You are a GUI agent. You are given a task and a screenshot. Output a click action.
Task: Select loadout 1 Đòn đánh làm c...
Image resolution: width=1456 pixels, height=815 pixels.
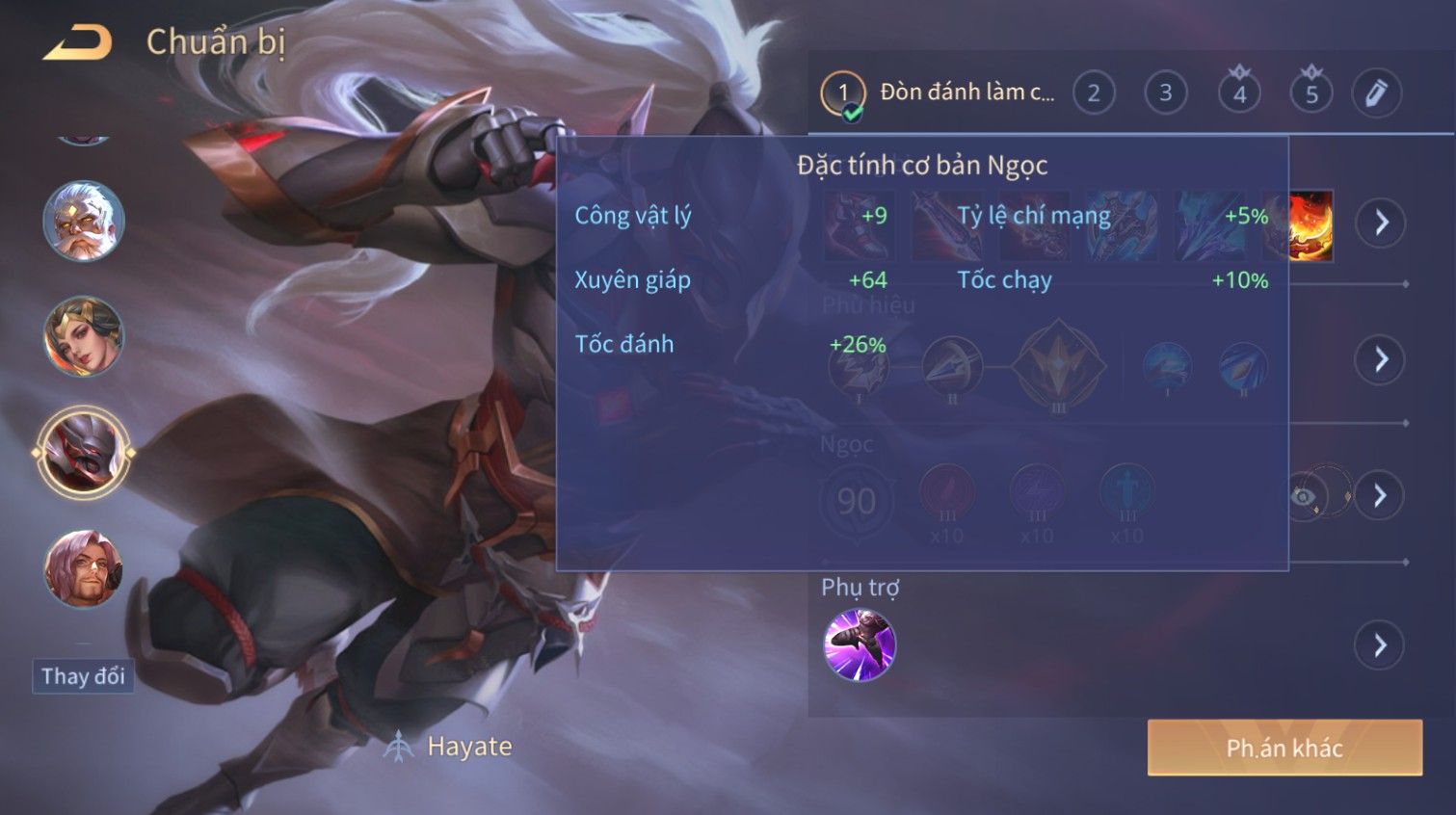[x=940, y=93]
